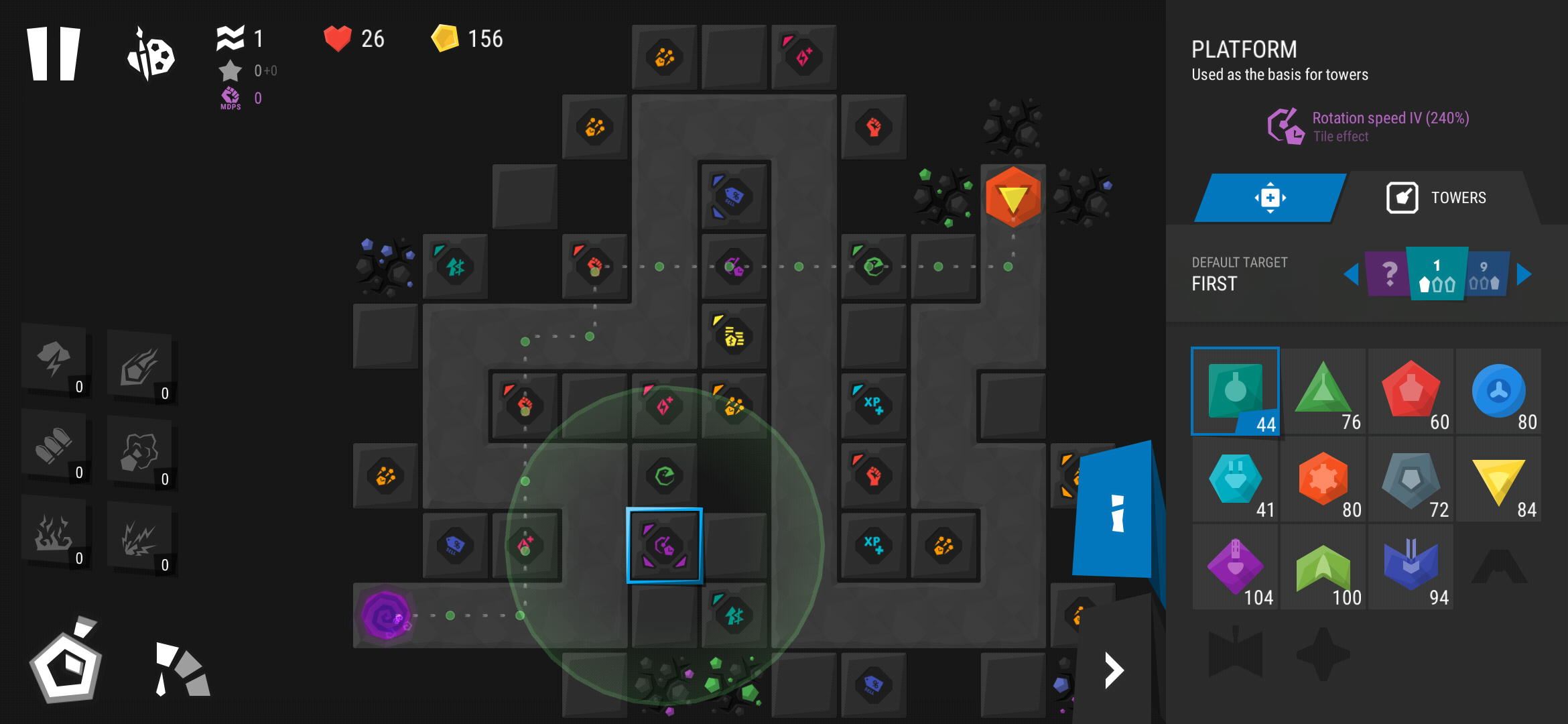Pick the red pentagon tower costing 60
The image size is (1568, 724).
click(x=1411, y=391)
